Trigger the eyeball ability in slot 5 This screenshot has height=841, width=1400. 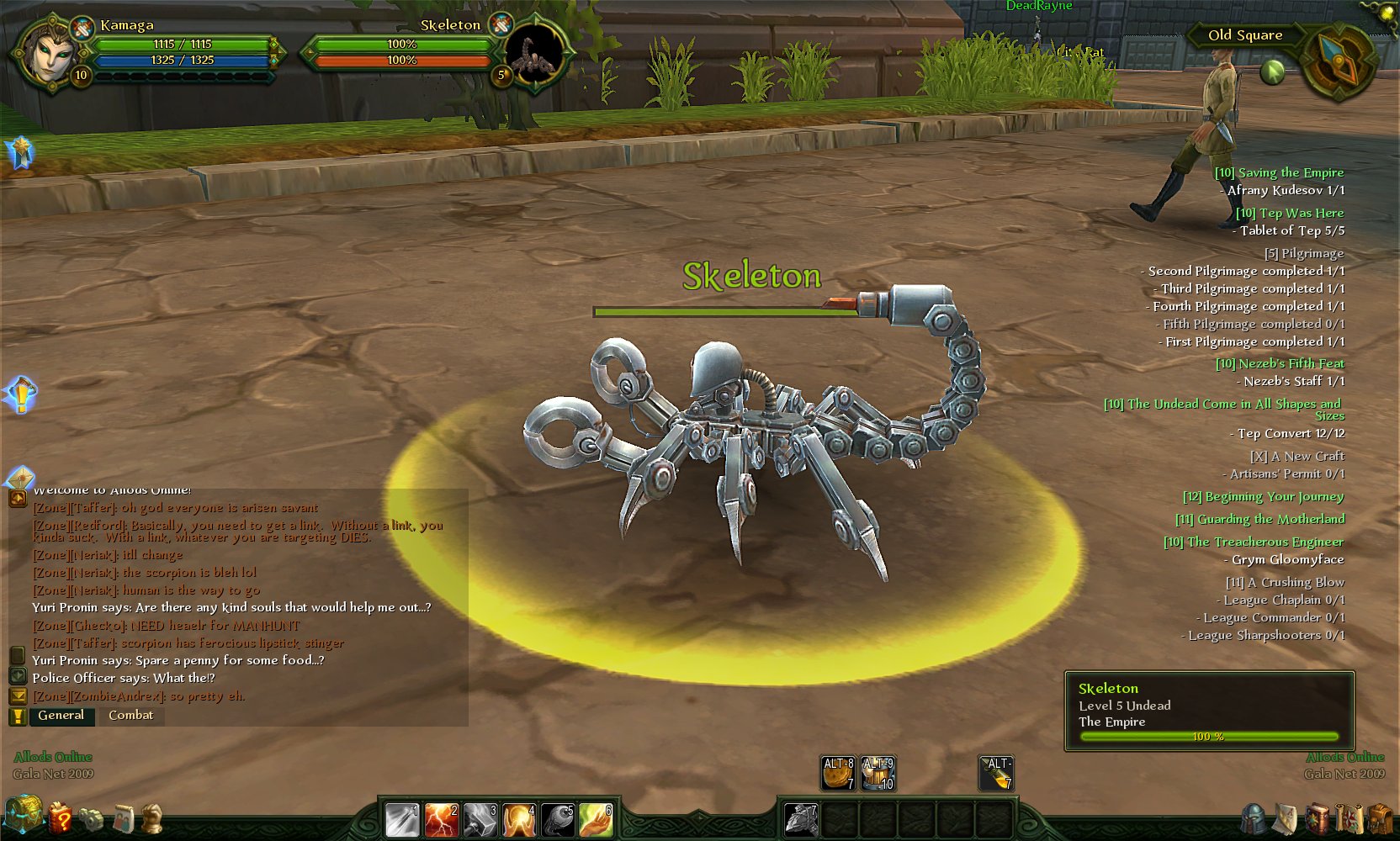click(557, 820)
